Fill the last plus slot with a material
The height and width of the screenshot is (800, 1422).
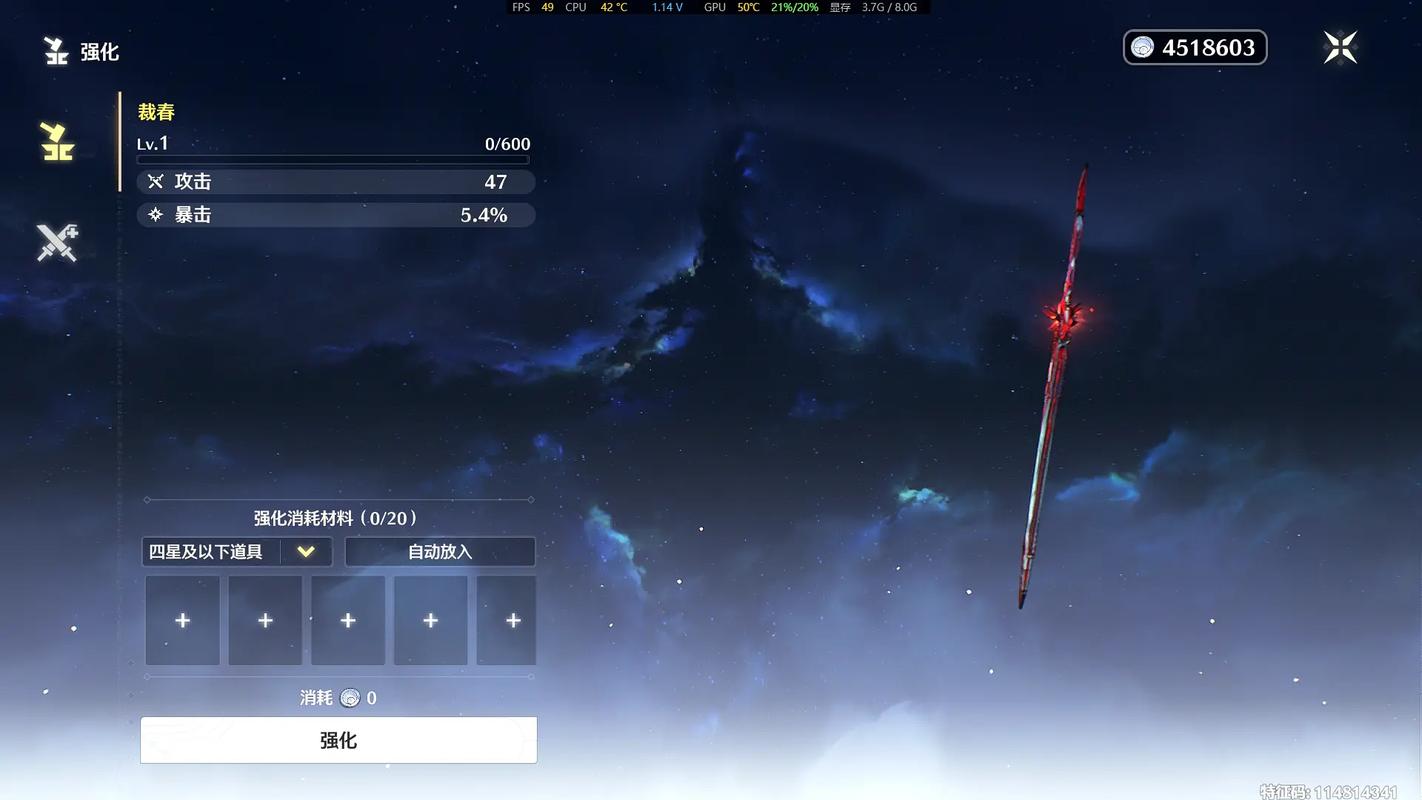point(511,620)
